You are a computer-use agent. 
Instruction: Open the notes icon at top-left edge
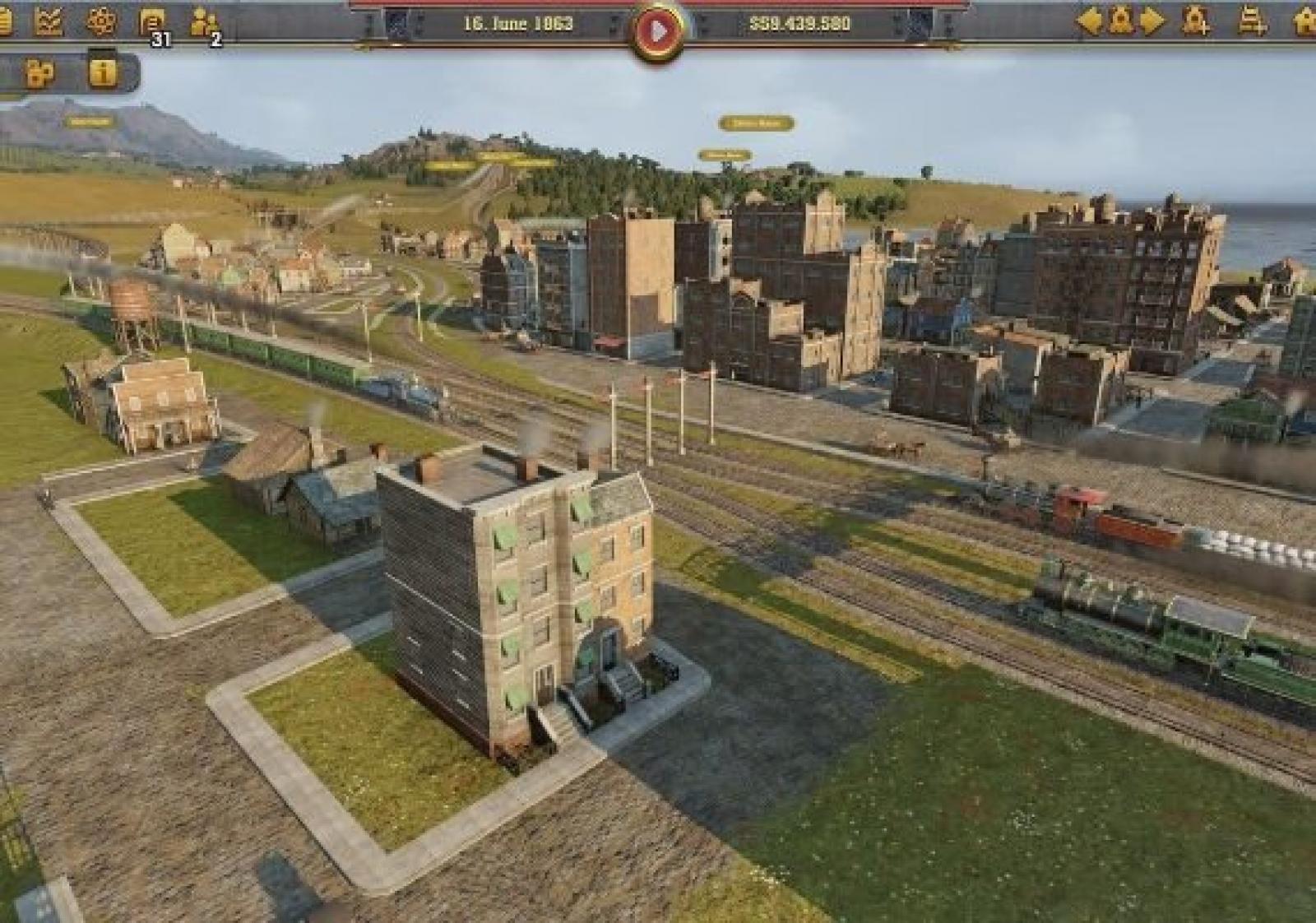coord(4,22)
